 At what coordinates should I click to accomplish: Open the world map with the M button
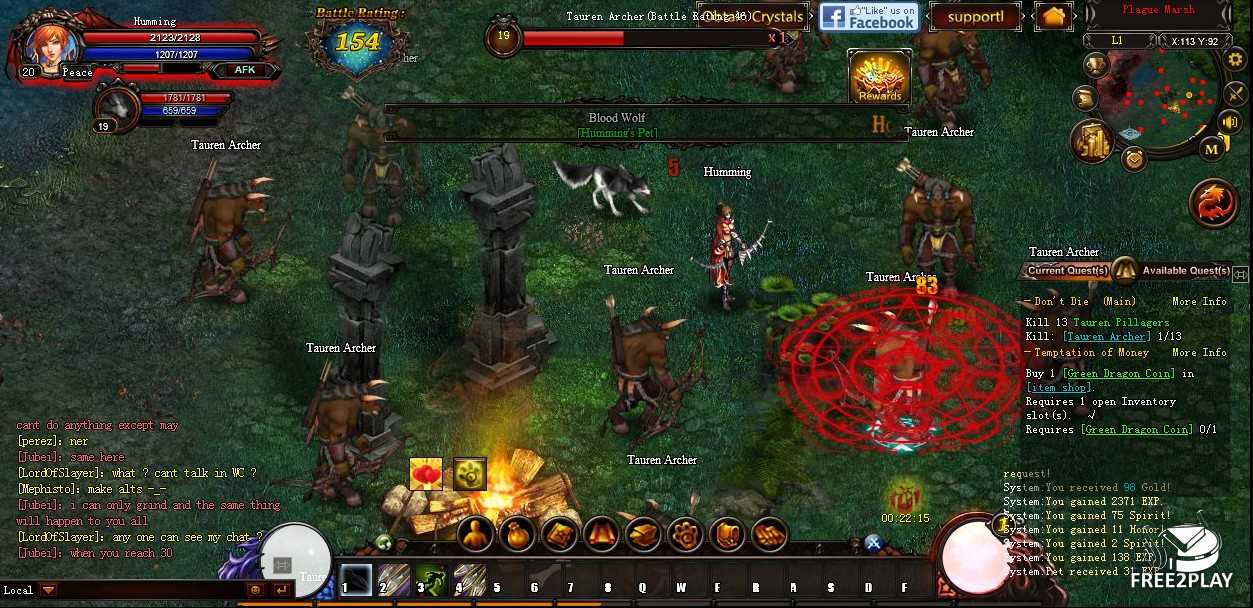click(1211, 149)
